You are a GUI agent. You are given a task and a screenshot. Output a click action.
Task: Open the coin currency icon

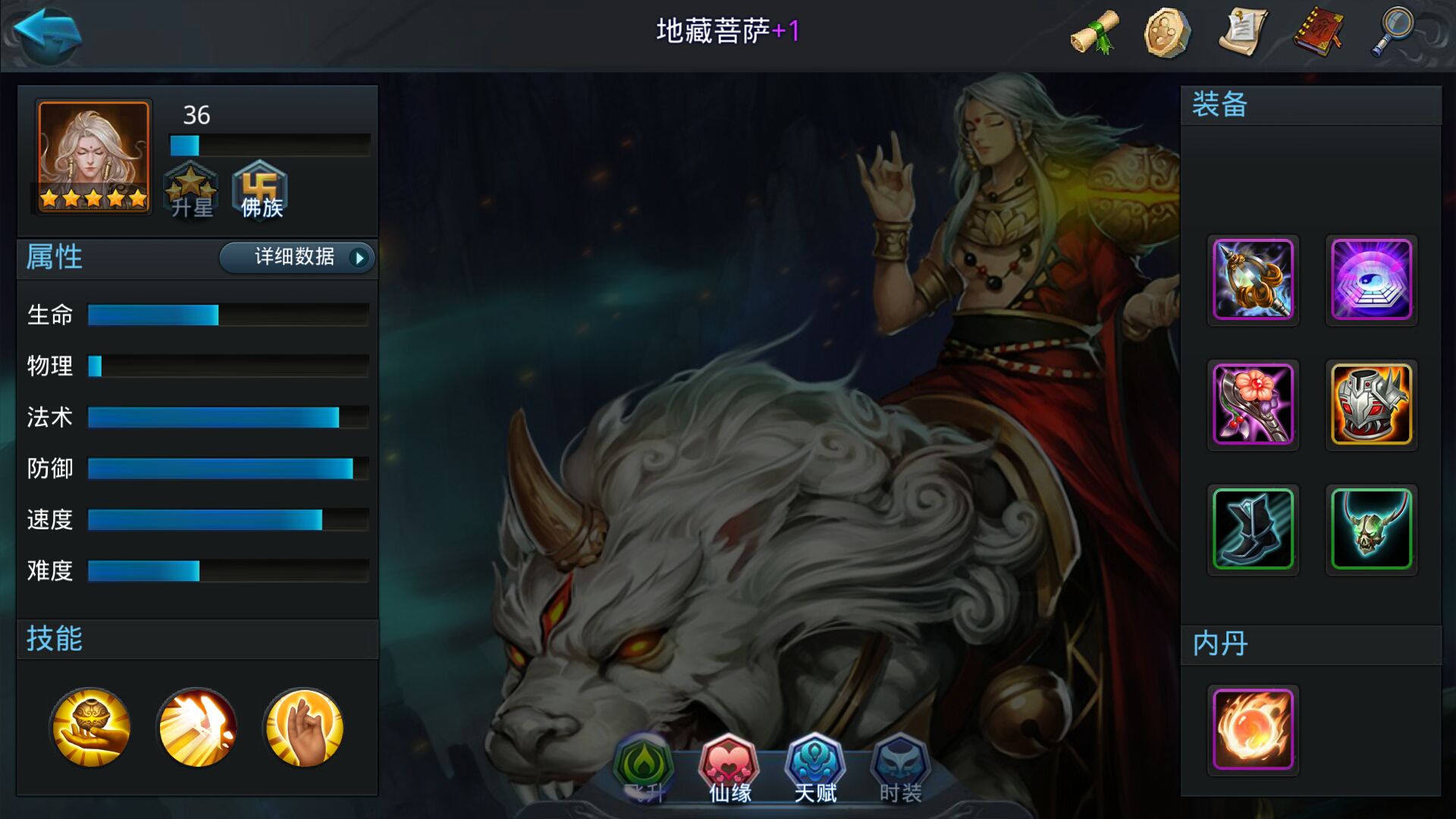(x=1169, y=32)
